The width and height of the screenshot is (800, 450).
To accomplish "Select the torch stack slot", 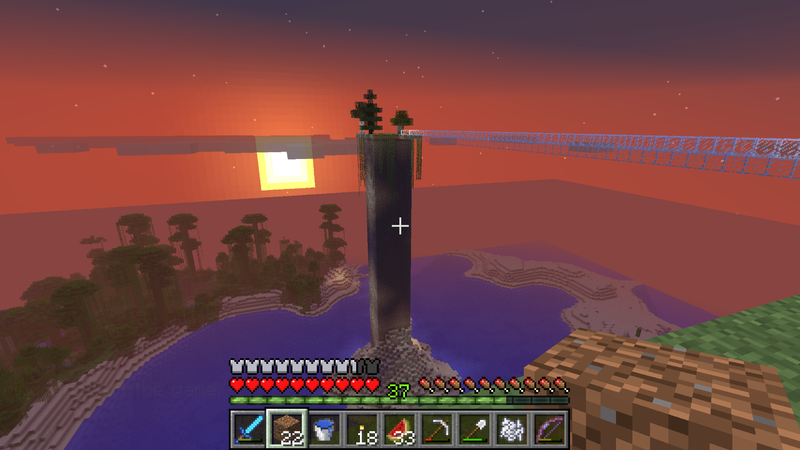I will click(x=362, y=430).
